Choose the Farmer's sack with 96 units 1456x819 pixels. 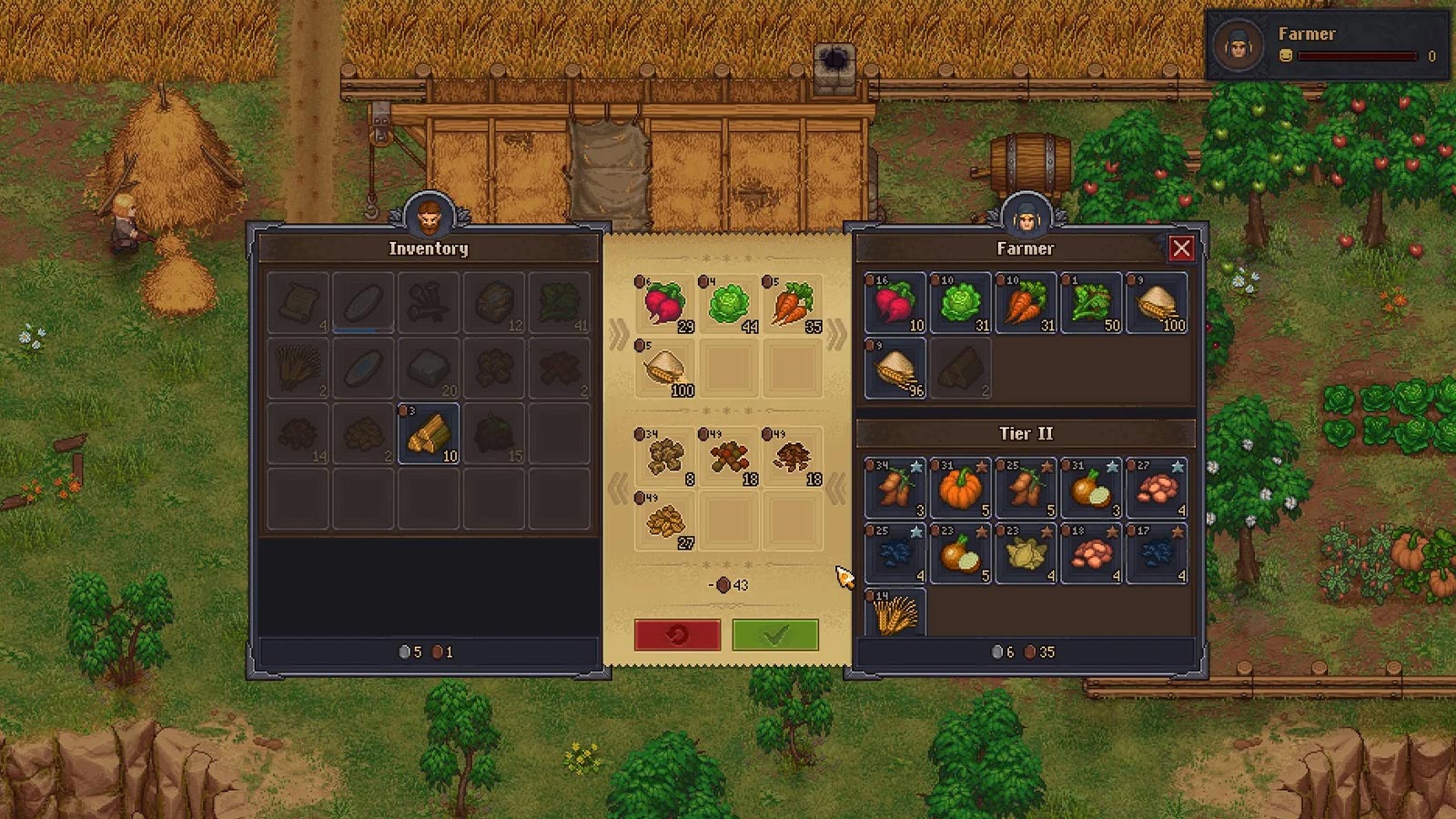click(x=895, y=369)
